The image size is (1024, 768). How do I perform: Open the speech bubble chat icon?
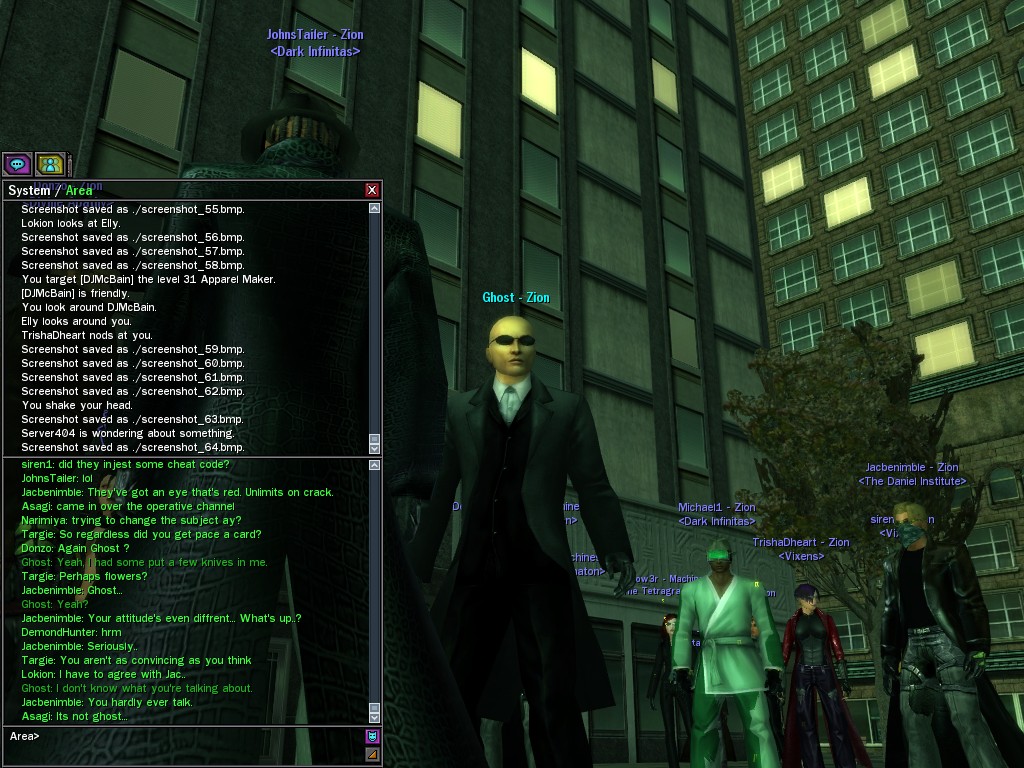tap(17, 164)
